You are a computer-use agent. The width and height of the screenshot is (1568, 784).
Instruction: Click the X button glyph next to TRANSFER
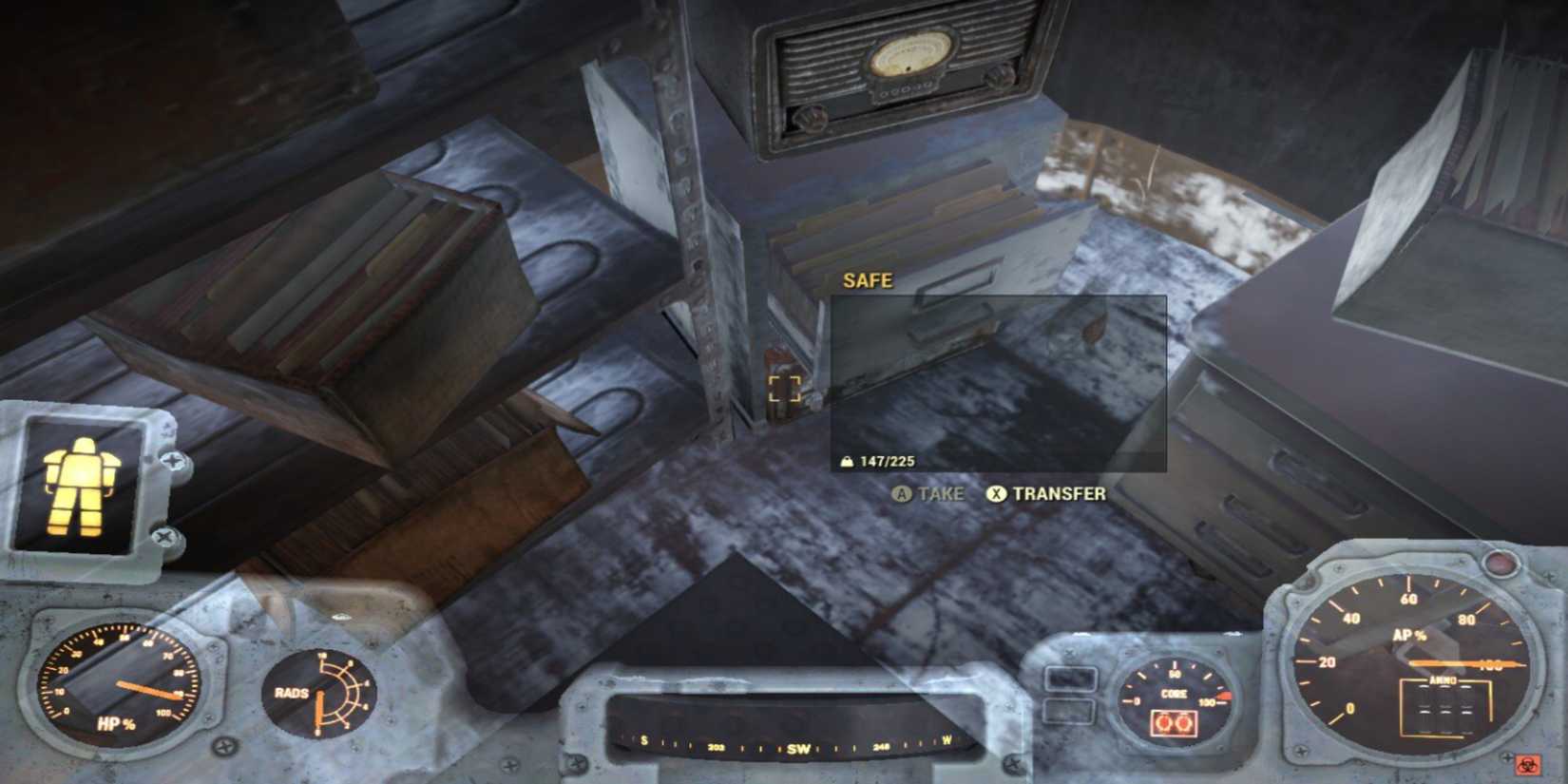[995, 493]
